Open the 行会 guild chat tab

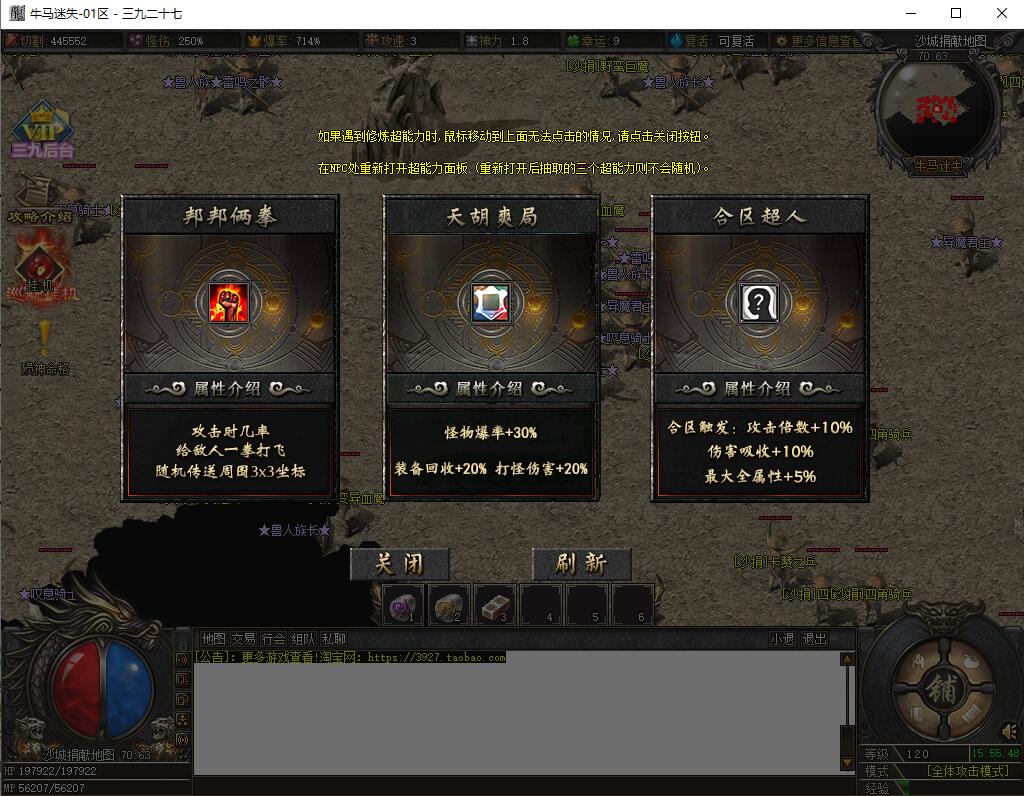(x=273, y=639)
